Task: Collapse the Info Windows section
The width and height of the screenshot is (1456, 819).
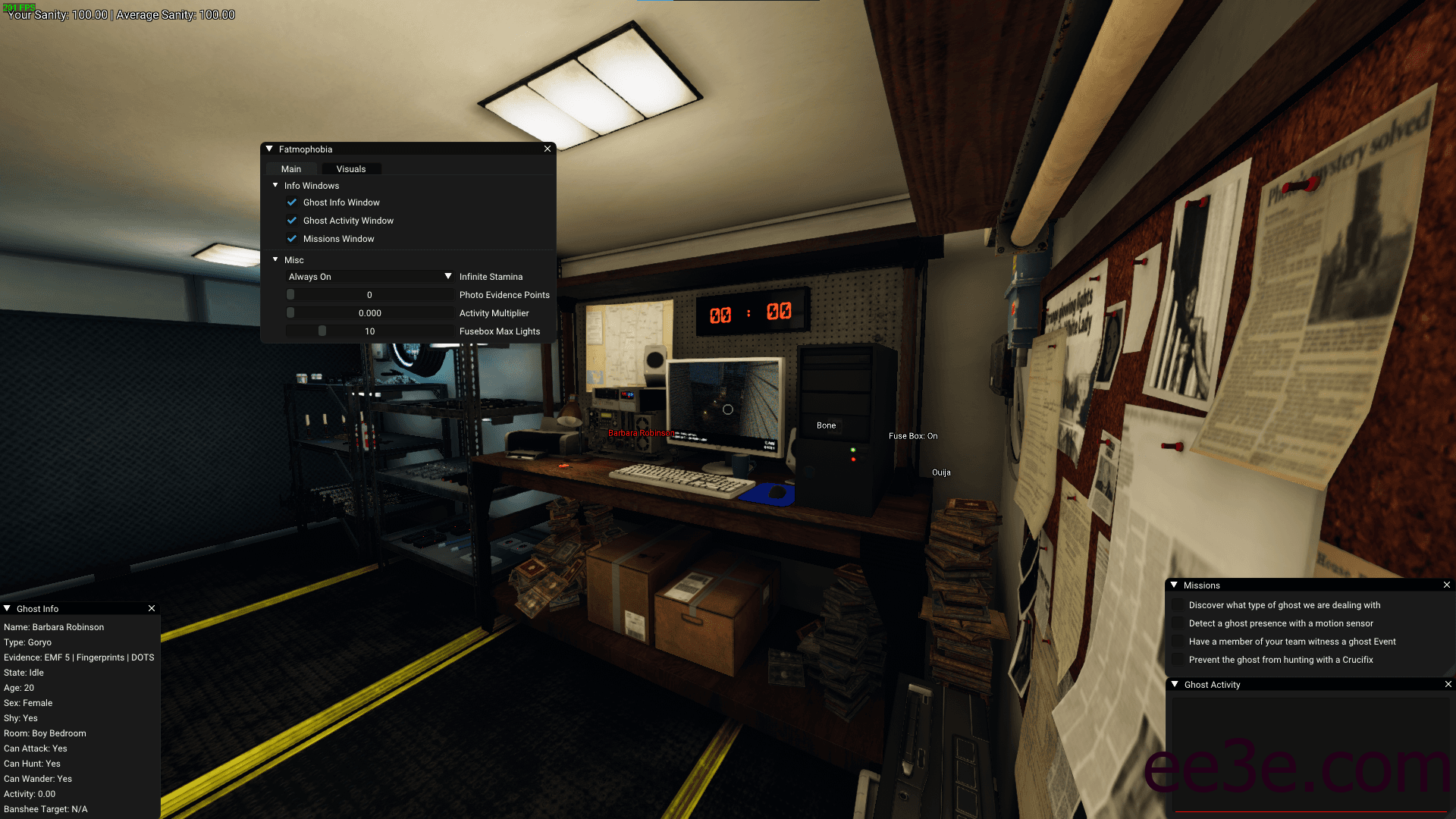Action: coord(275,186)
